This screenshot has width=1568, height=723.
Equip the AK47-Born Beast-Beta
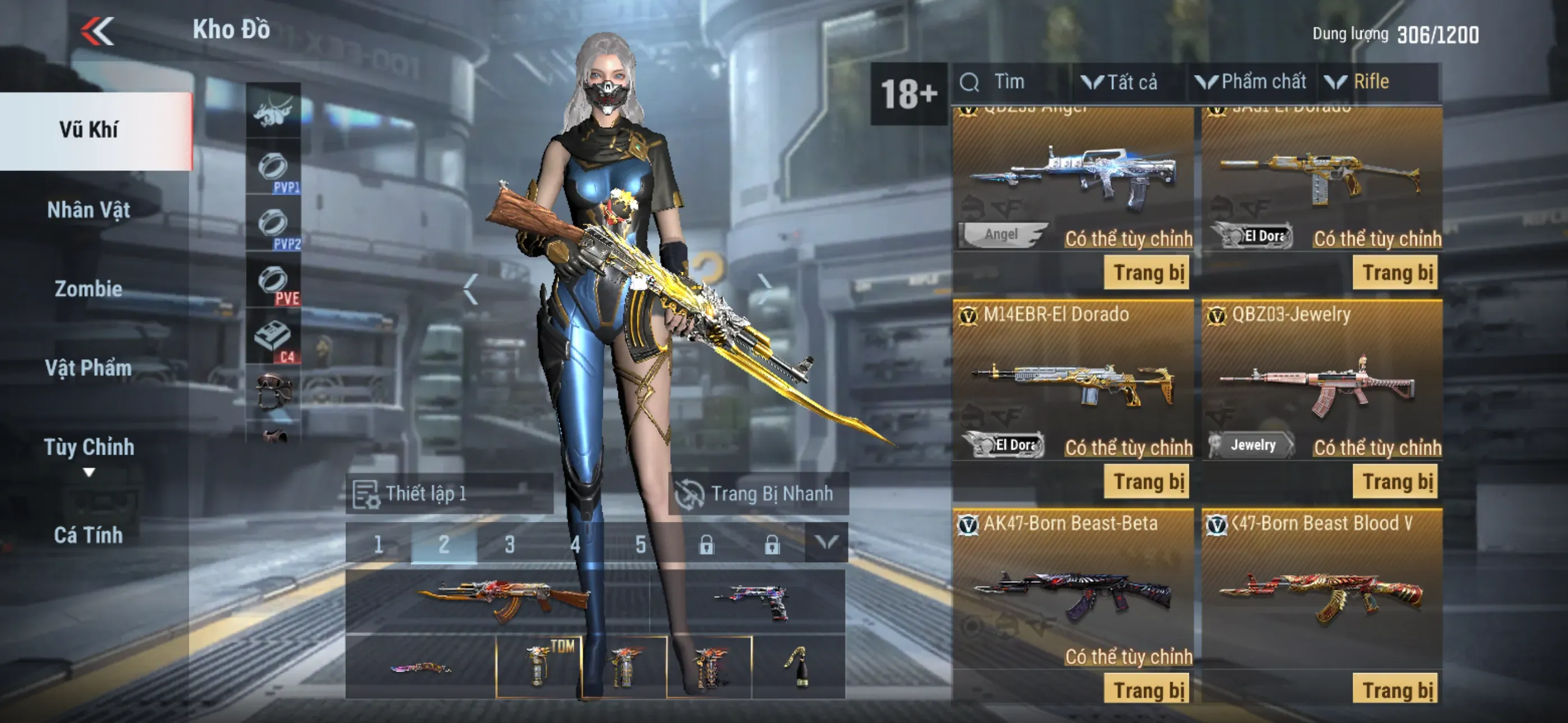pyautogui.click(x=1148, y=690)
